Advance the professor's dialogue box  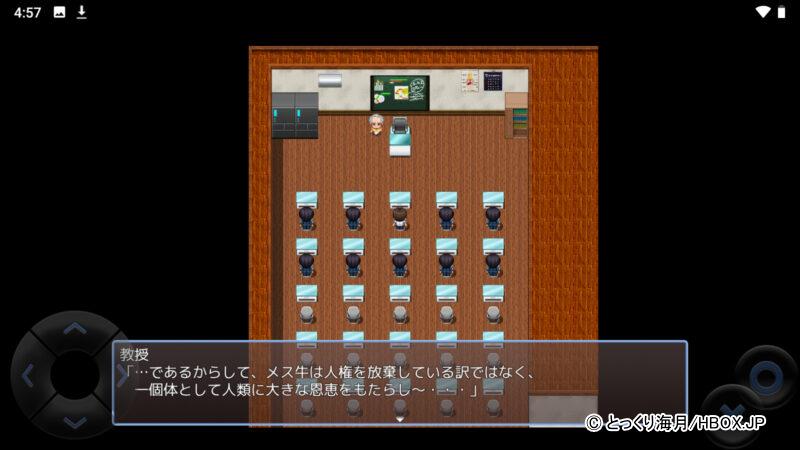[400, 383]
